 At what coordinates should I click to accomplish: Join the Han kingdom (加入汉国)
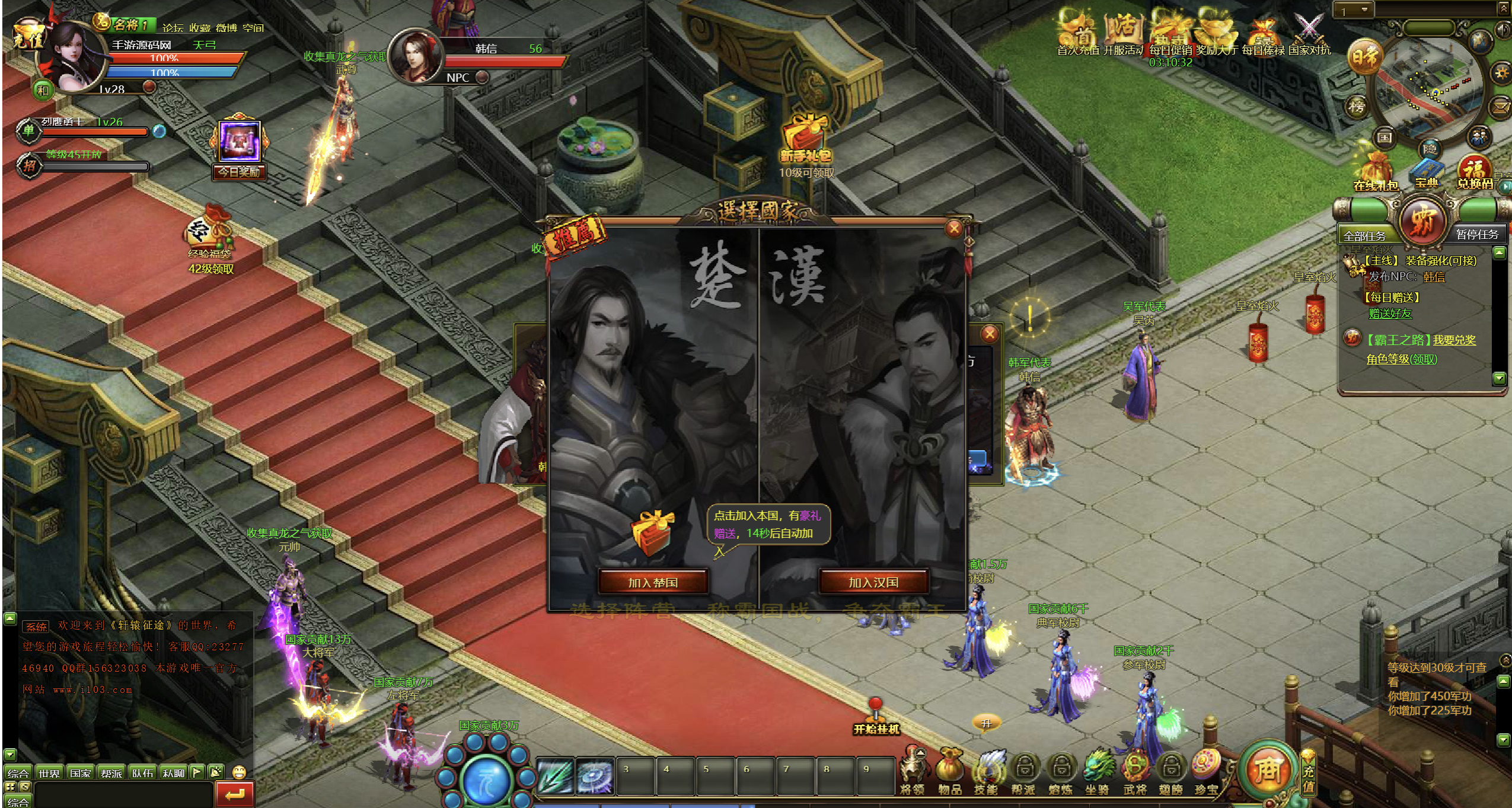tap(873, 582)
